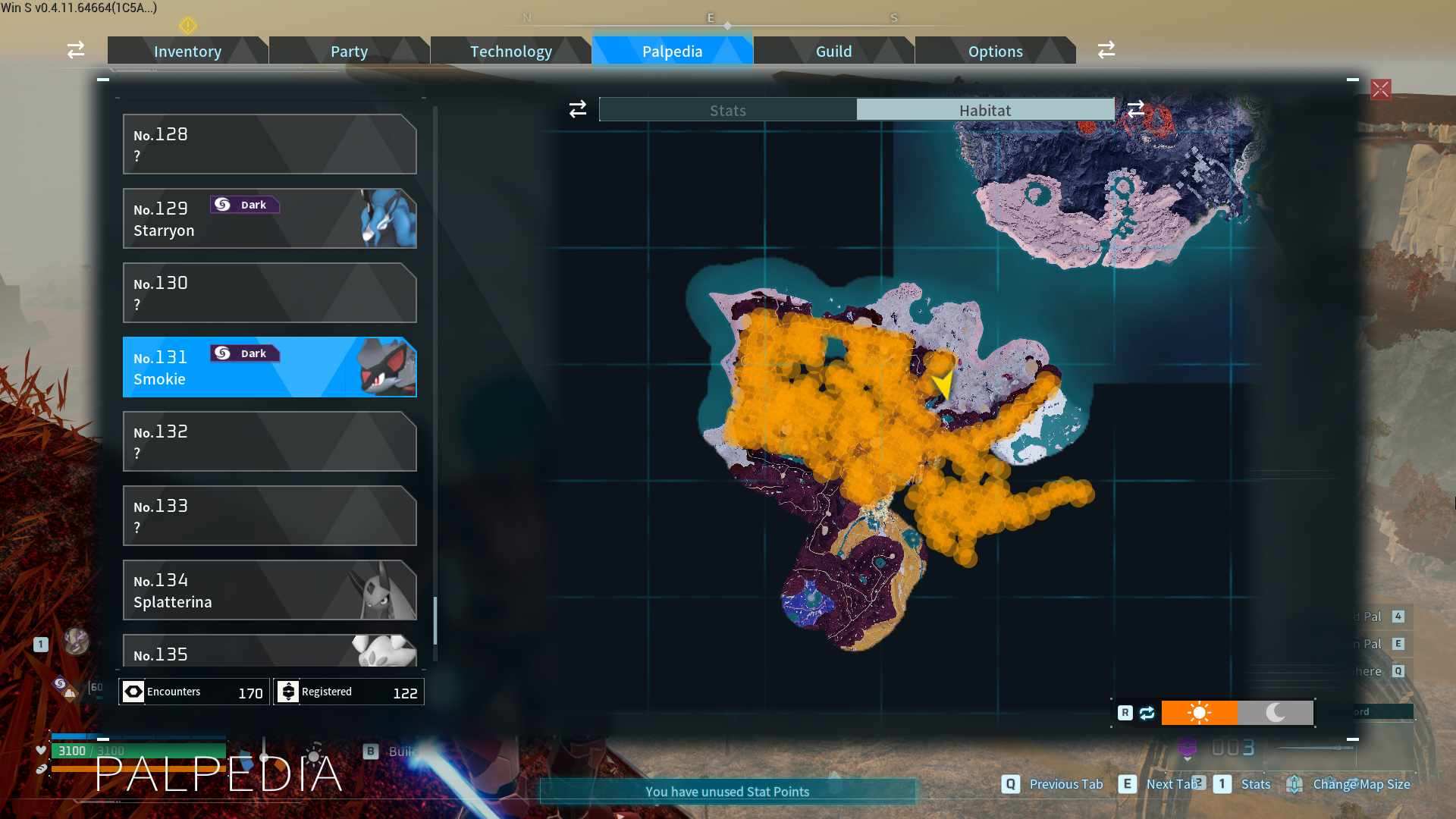Click the swap arrows icon right of Habitat tab
Screen dimensions: 1456x819
[x=1136, y=109]
